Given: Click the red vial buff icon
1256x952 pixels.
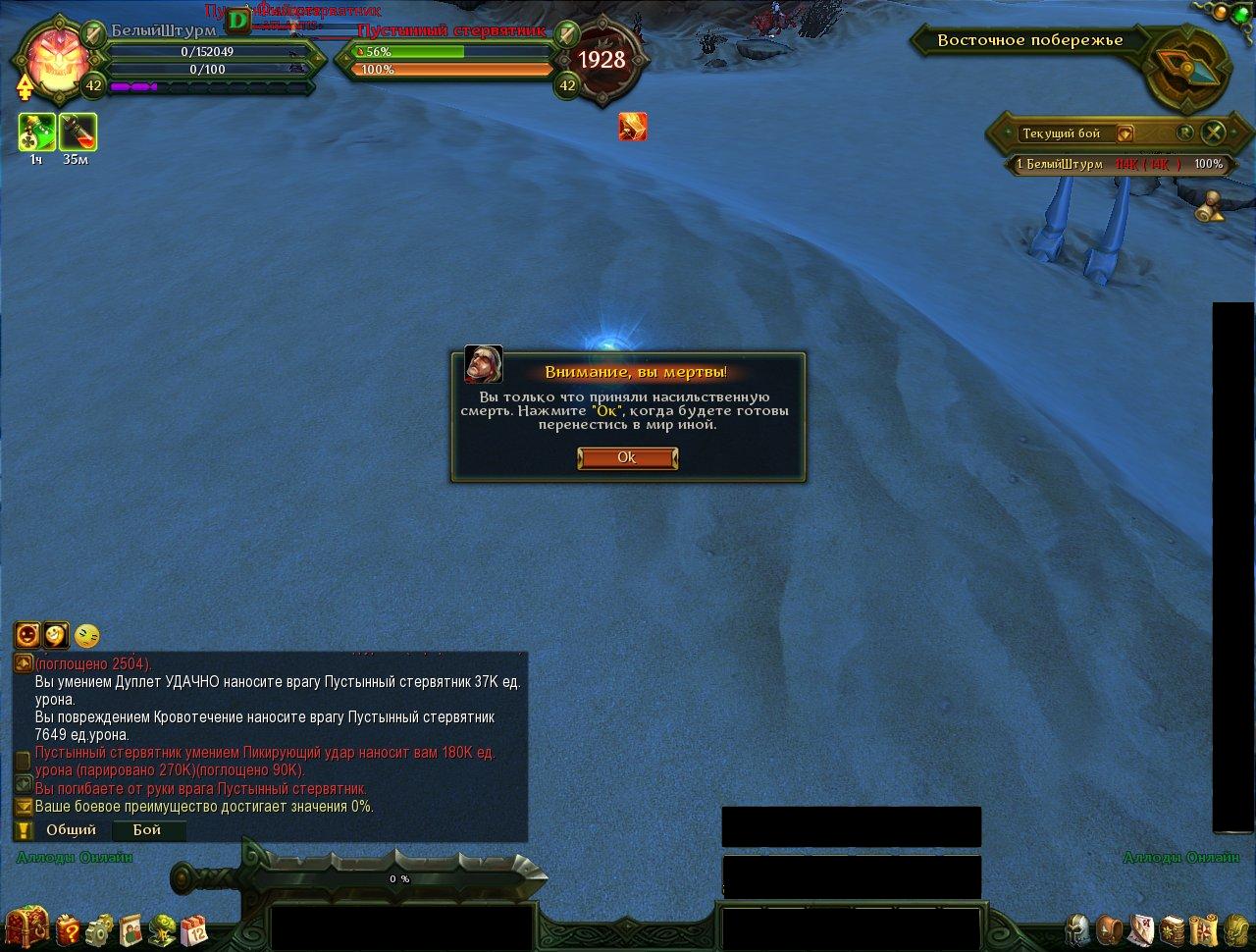Looking at the screenshot, I should (77, 132).
